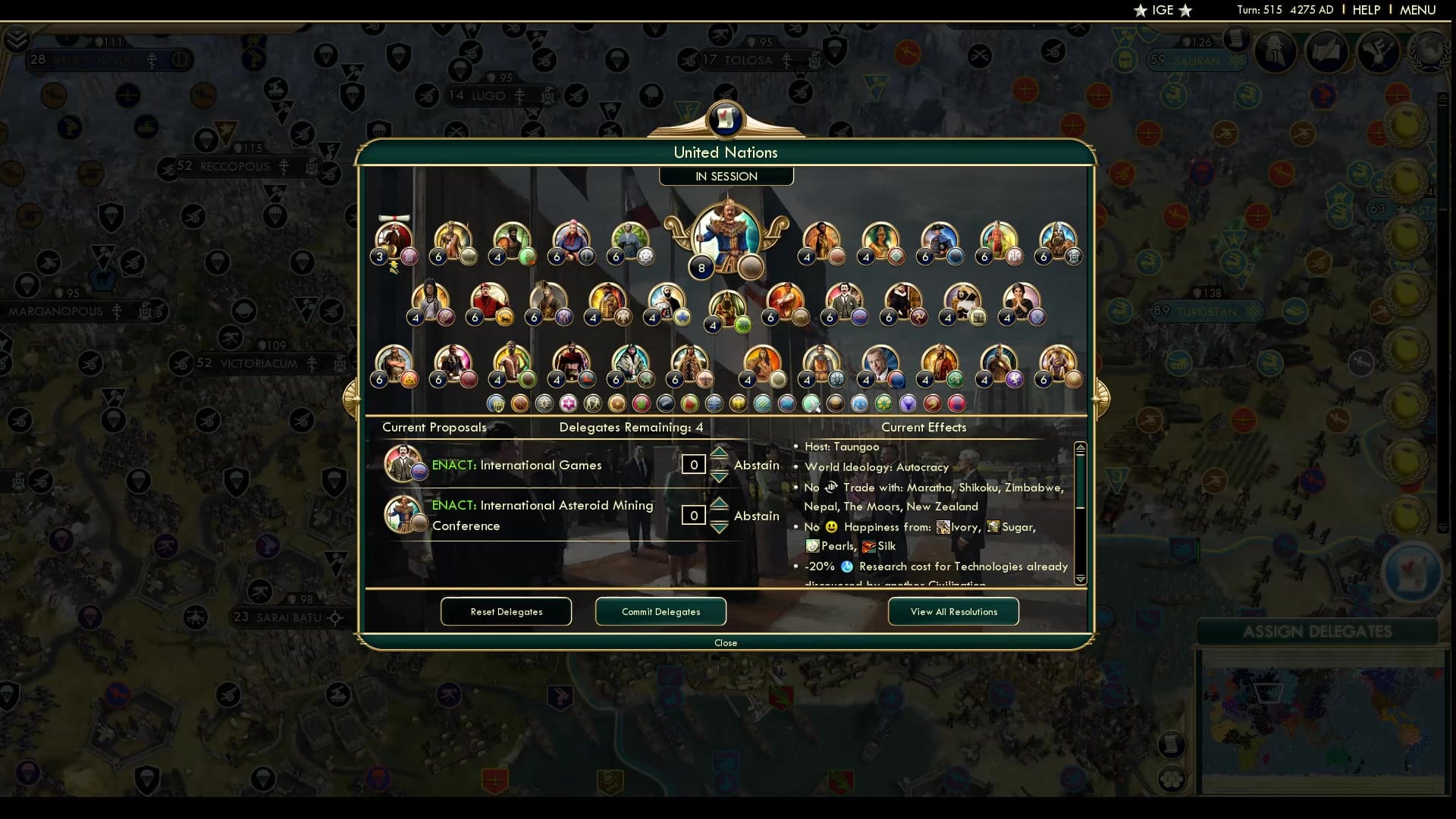
Task: Open View All Resolutions
Action: [952, 611]
